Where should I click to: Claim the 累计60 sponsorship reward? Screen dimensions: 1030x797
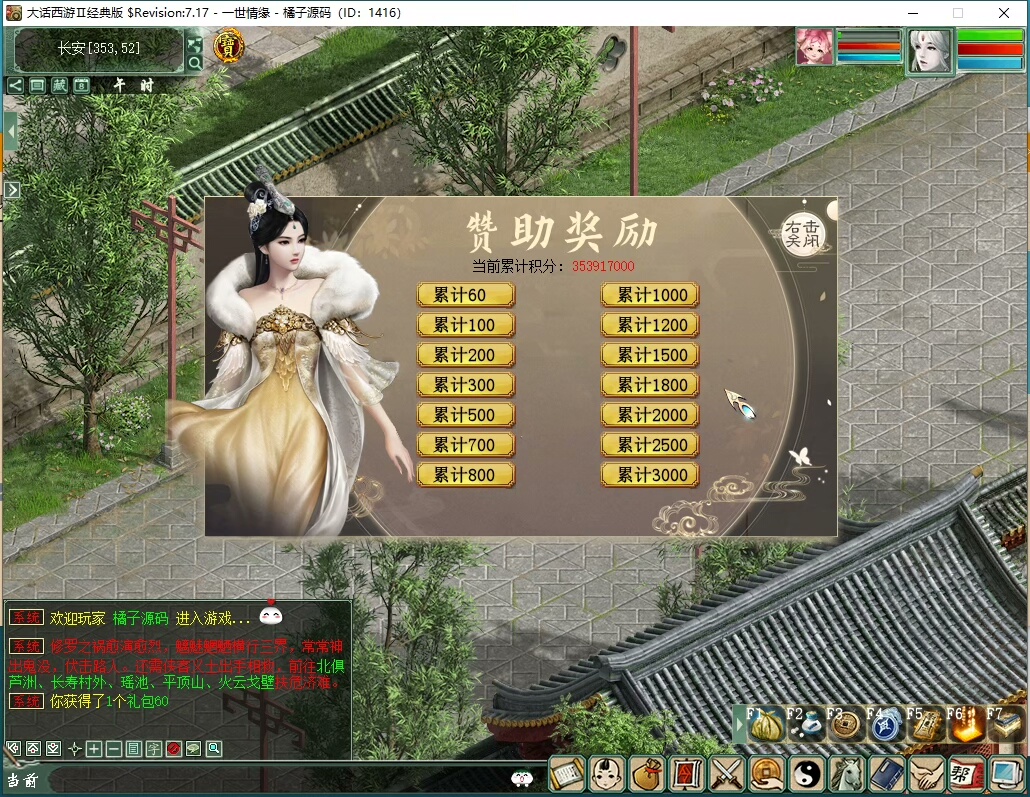pos(465,295)
